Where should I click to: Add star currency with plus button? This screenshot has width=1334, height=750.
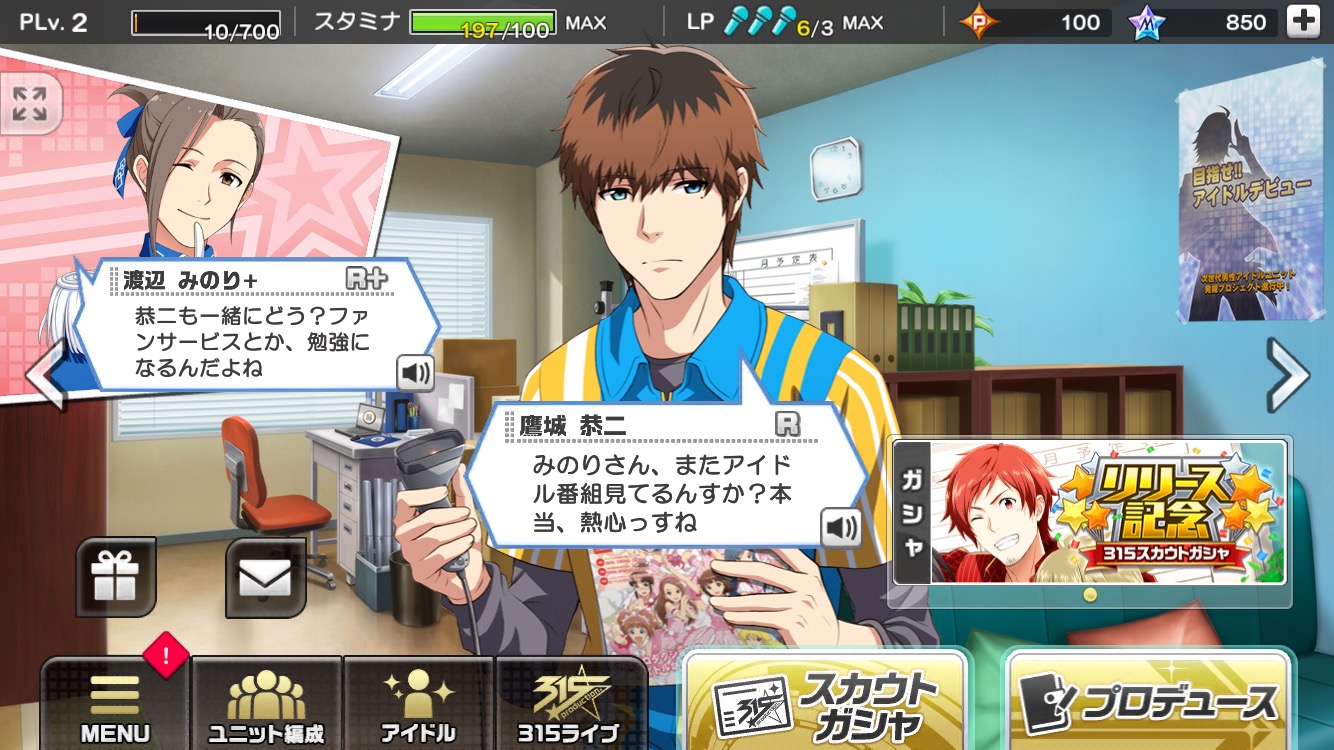(1302, 22)
